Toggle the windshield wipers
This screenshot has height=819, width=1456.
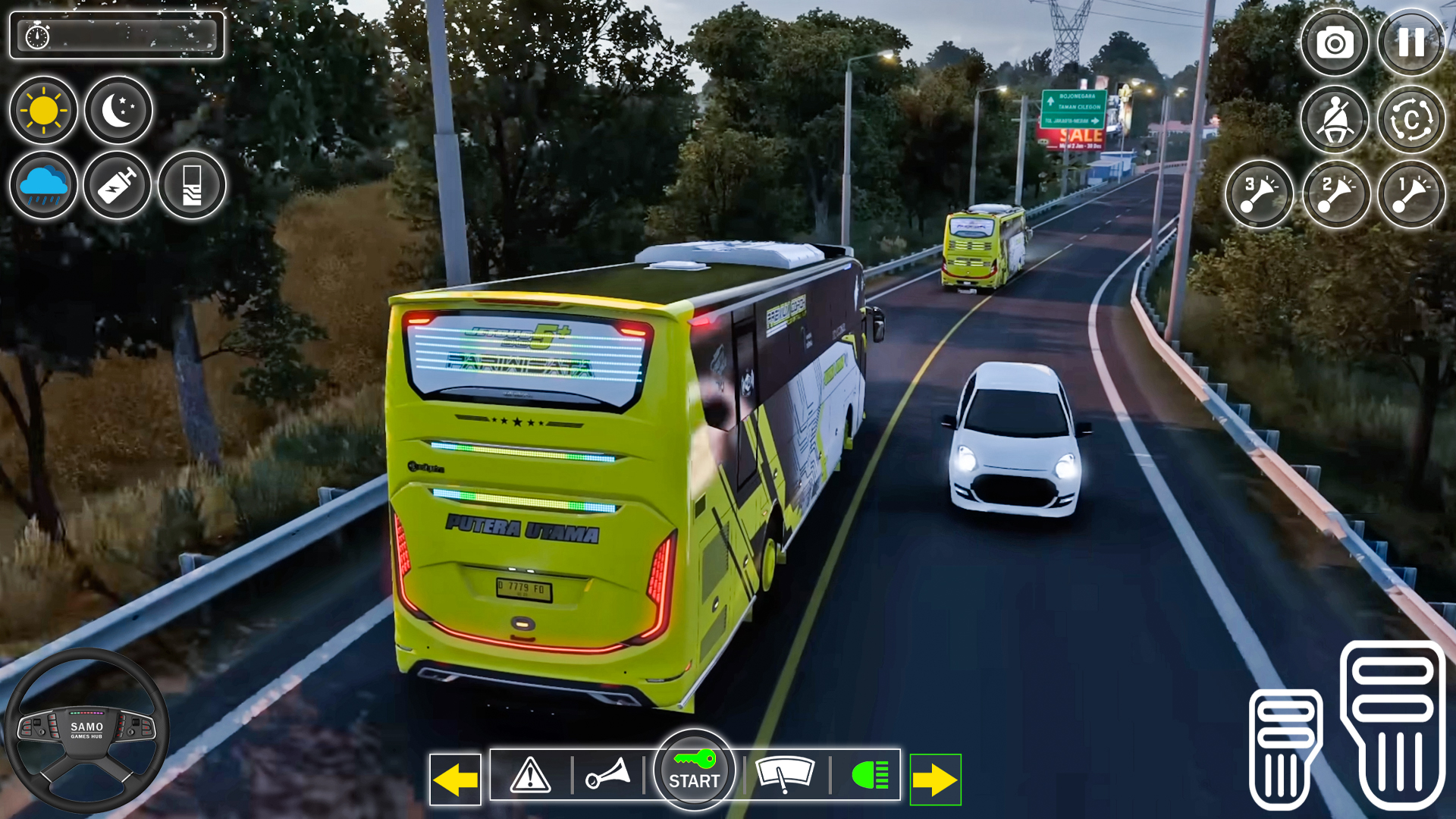[x=785, y=775]
